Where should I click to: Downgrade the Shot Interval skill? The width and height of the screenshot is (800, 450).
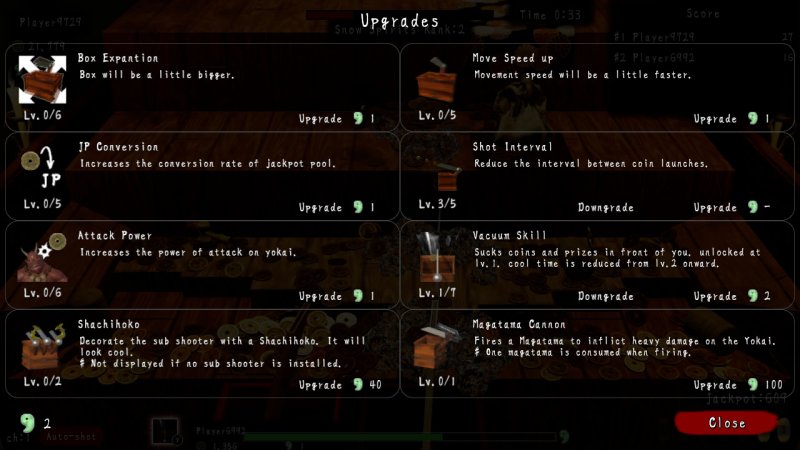[605, 208]
